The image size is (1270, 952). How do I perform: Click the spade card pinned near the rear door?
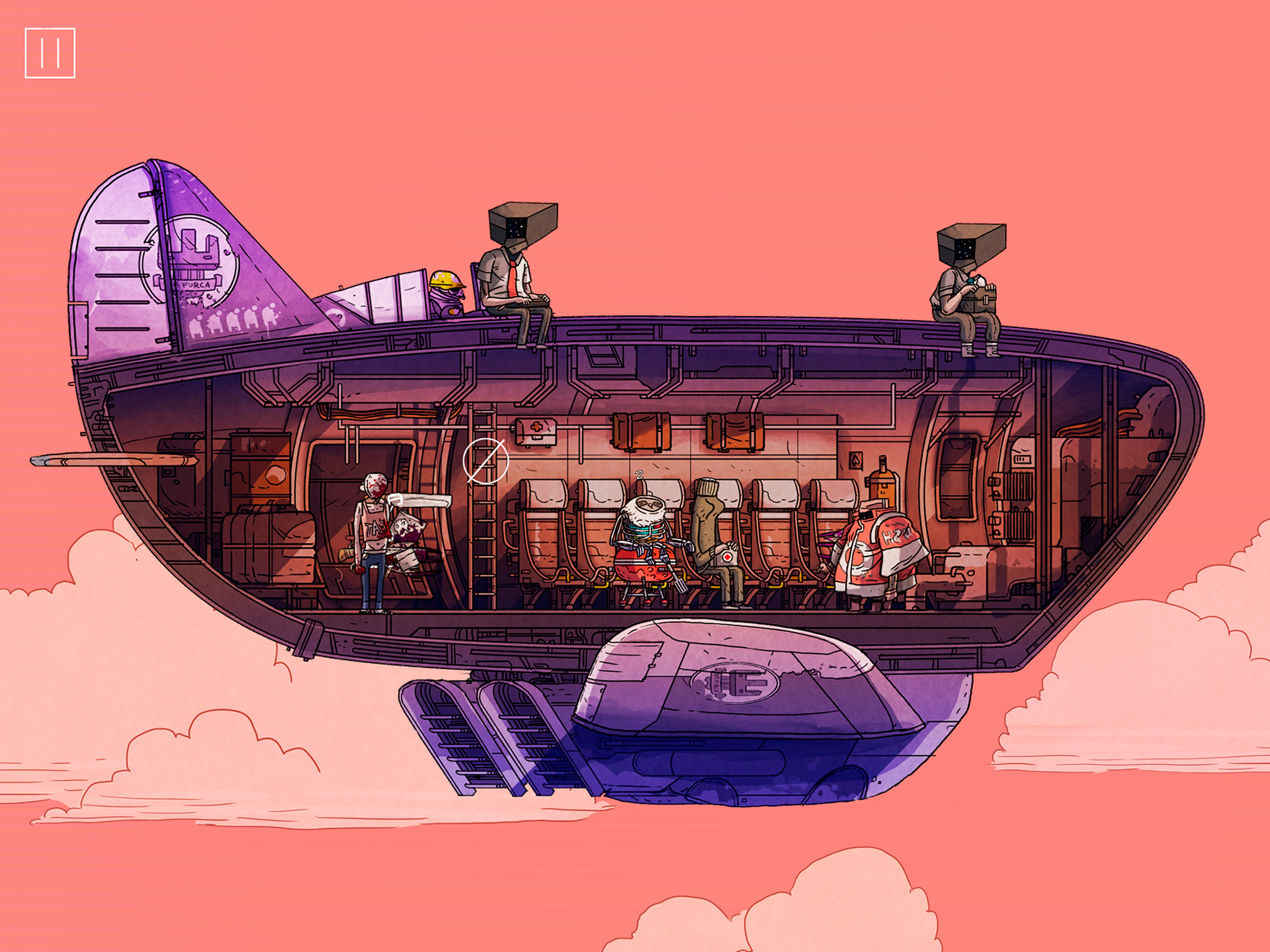pyautogui.click(x=855, y=461)
